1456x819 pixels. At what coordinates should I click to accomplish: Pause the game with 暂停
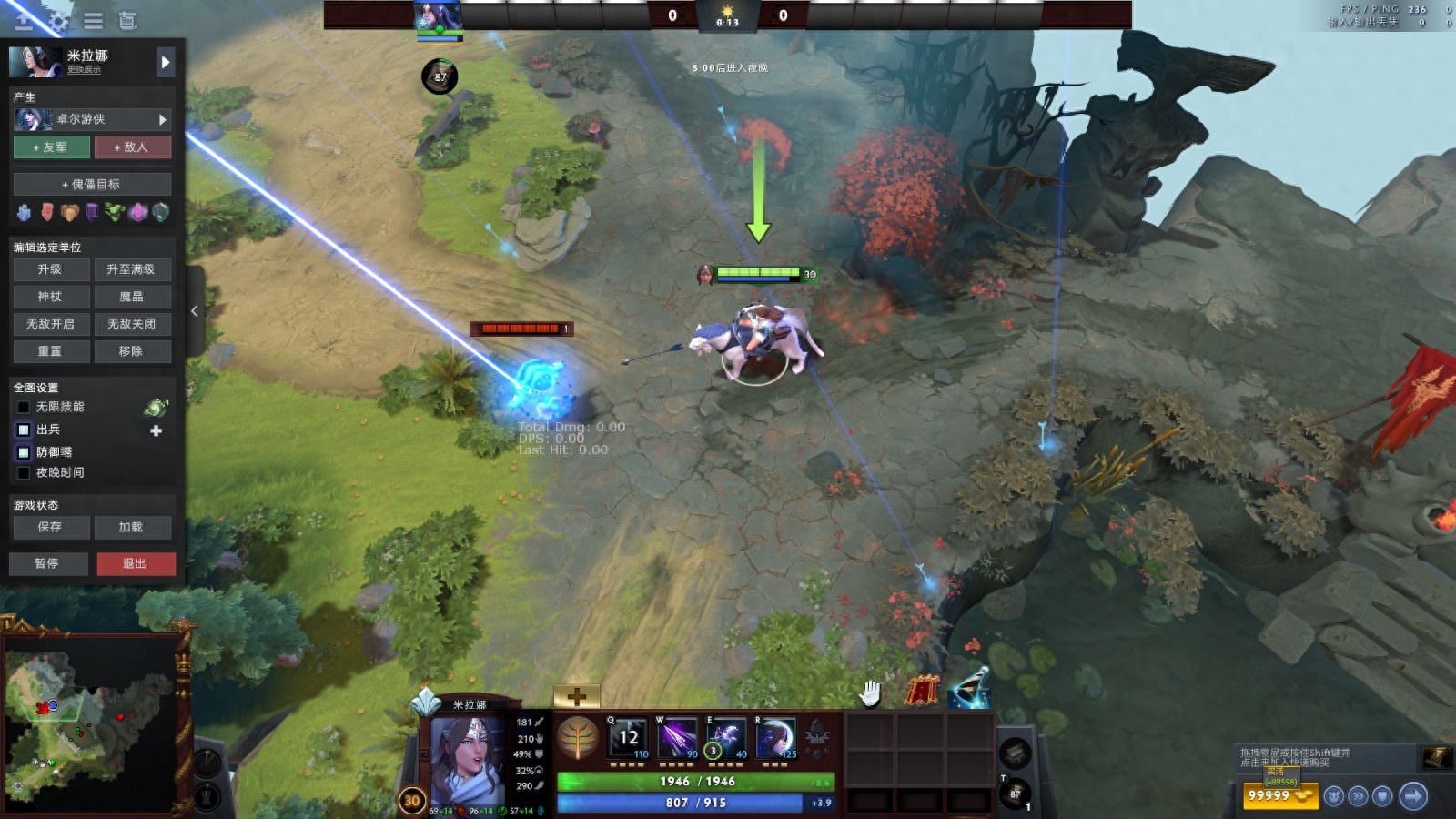[48, 563]
